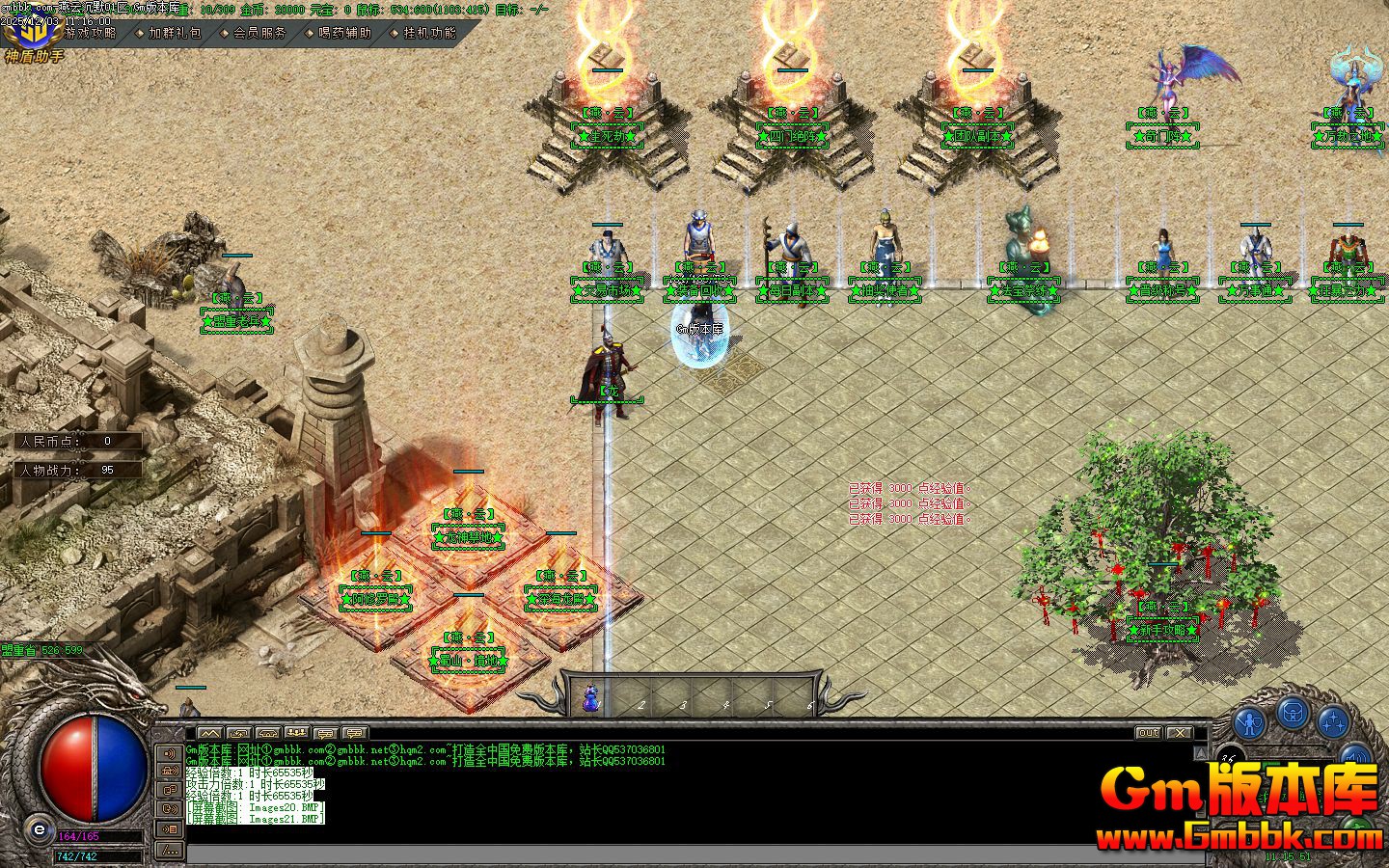Open the group icon button above the chat

pyautogui.click(x=296, y=733)
